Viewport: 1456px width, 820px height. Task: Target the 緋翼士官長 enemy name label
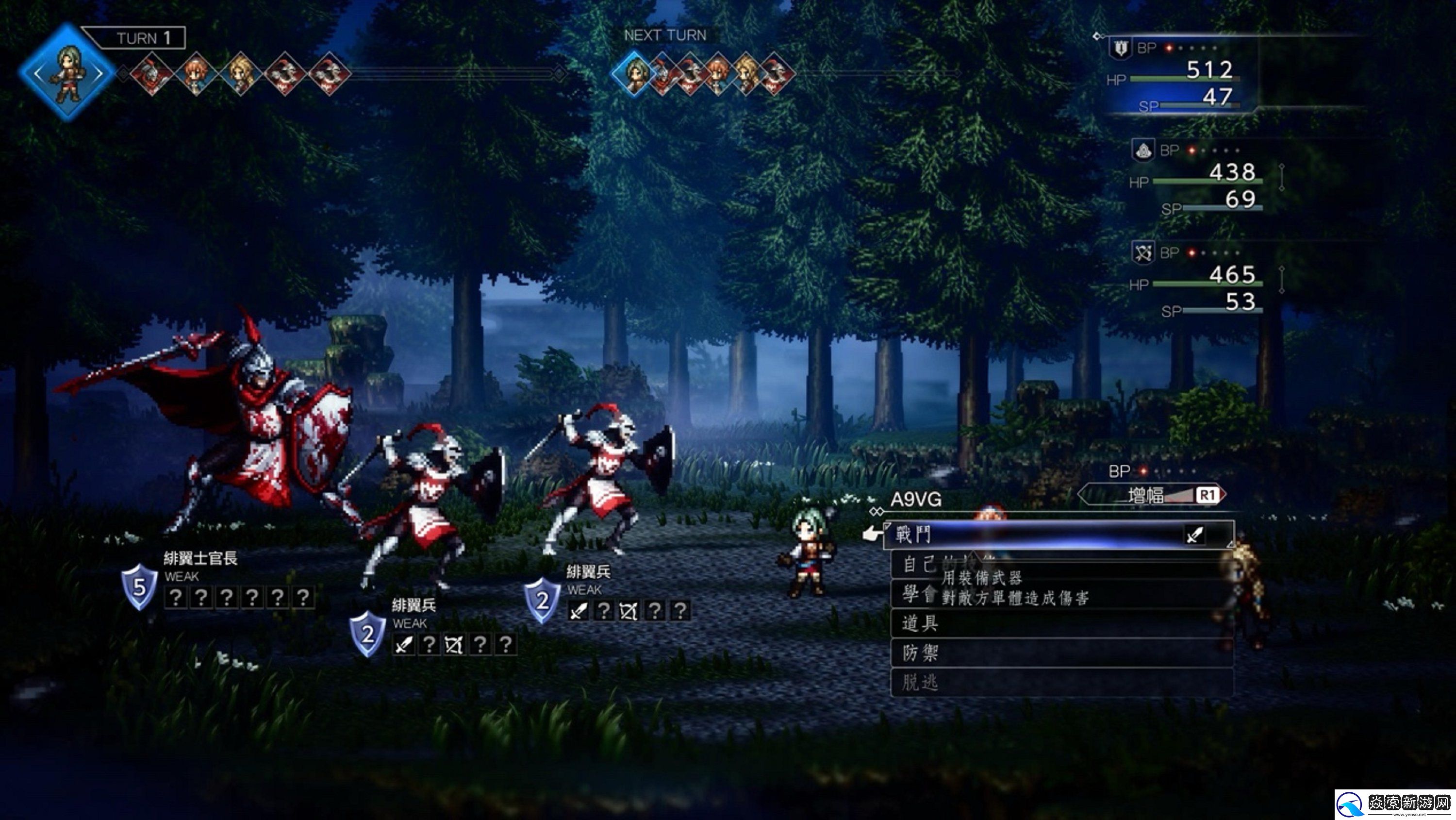point(200,558)
